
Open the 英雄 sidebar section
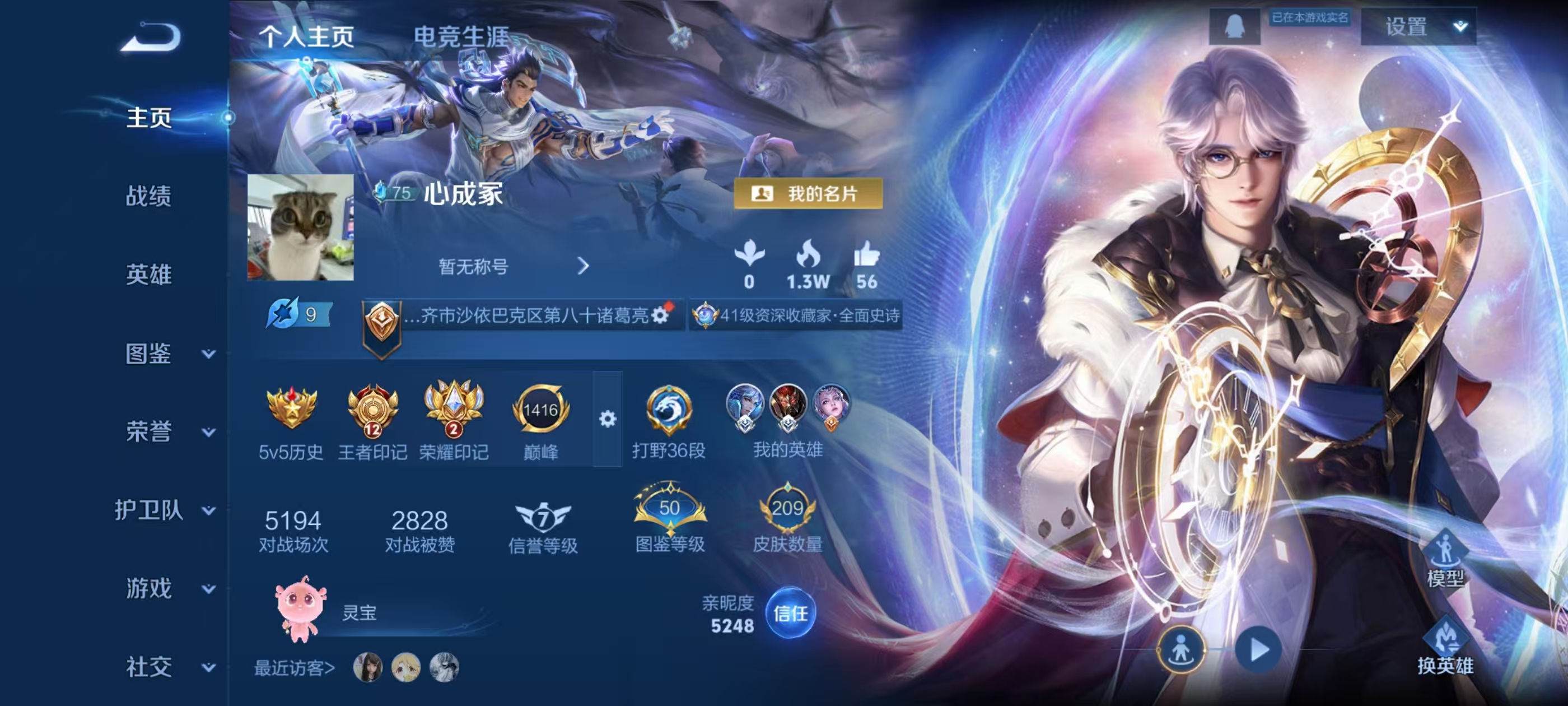(148, 275)
